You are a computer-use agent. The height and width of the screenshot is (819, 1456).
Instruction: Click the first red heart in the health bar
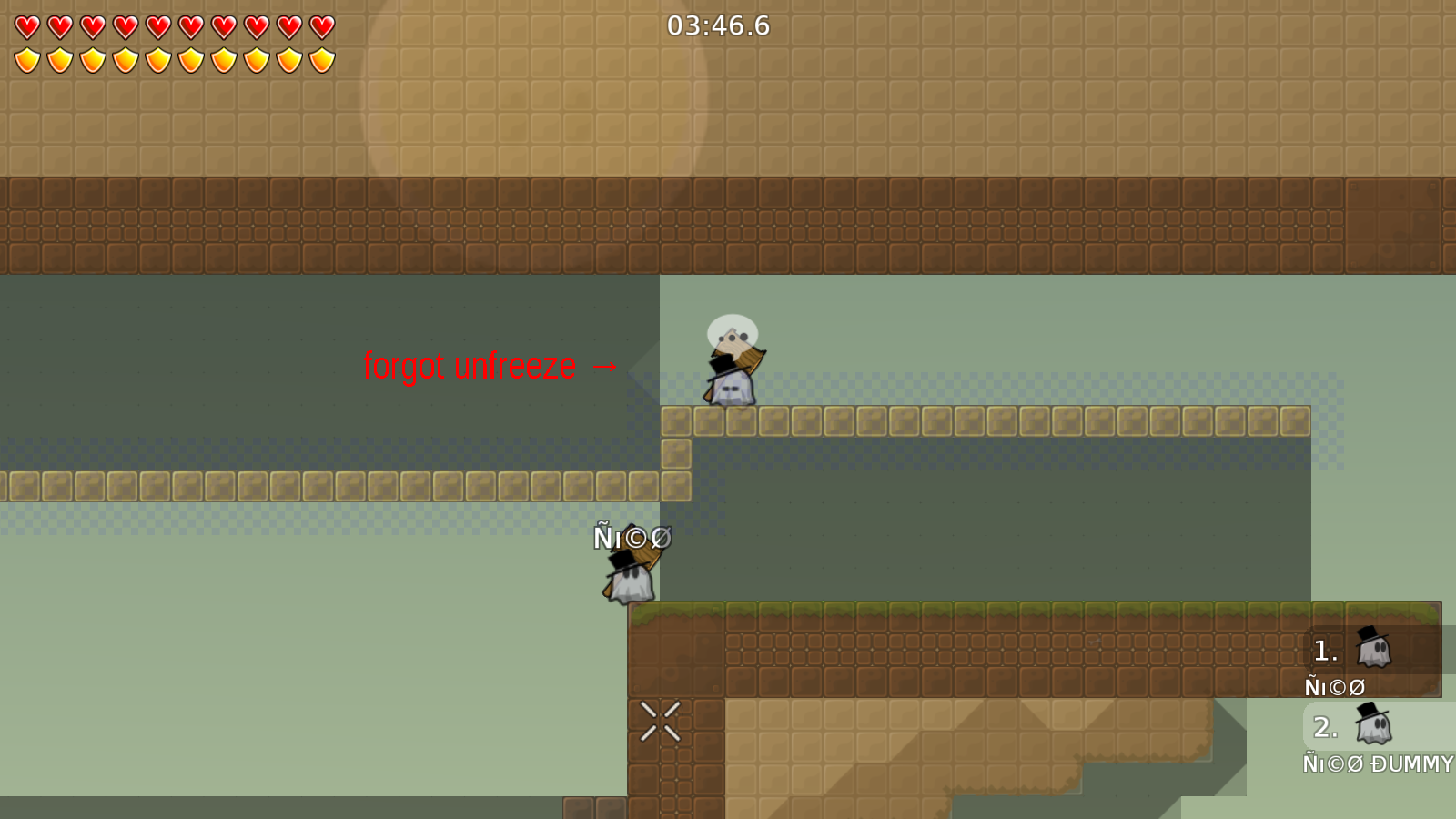click(25, 25)
